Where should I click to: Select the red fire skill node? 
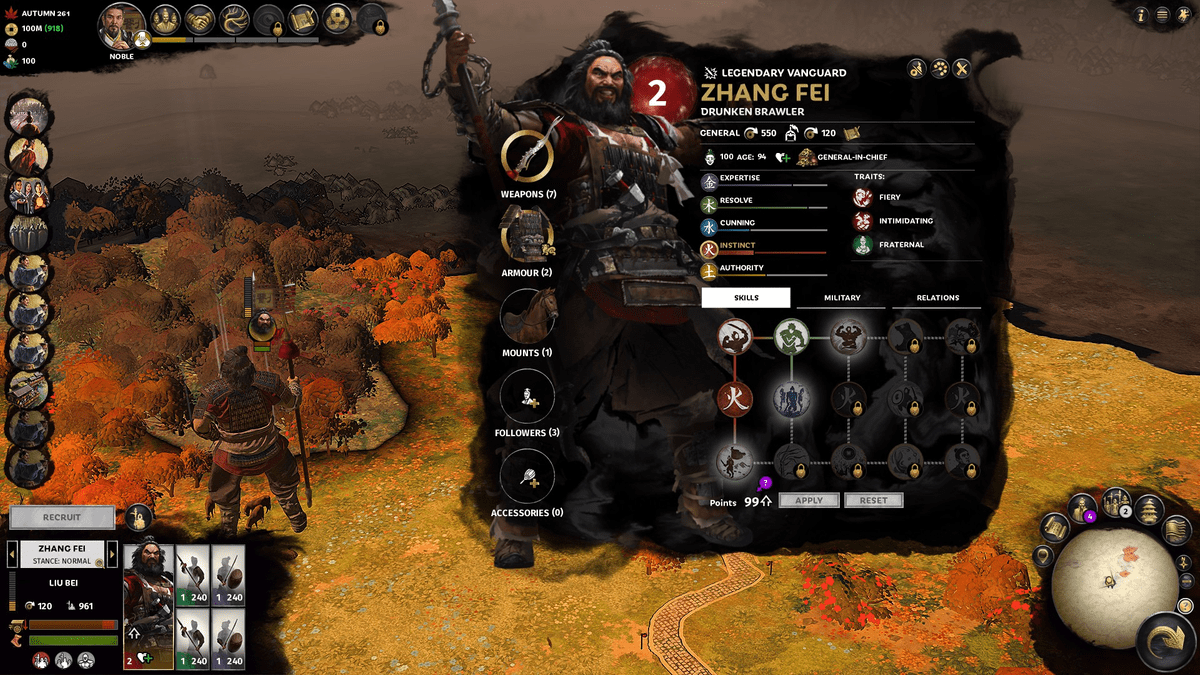tap(735, 399)
